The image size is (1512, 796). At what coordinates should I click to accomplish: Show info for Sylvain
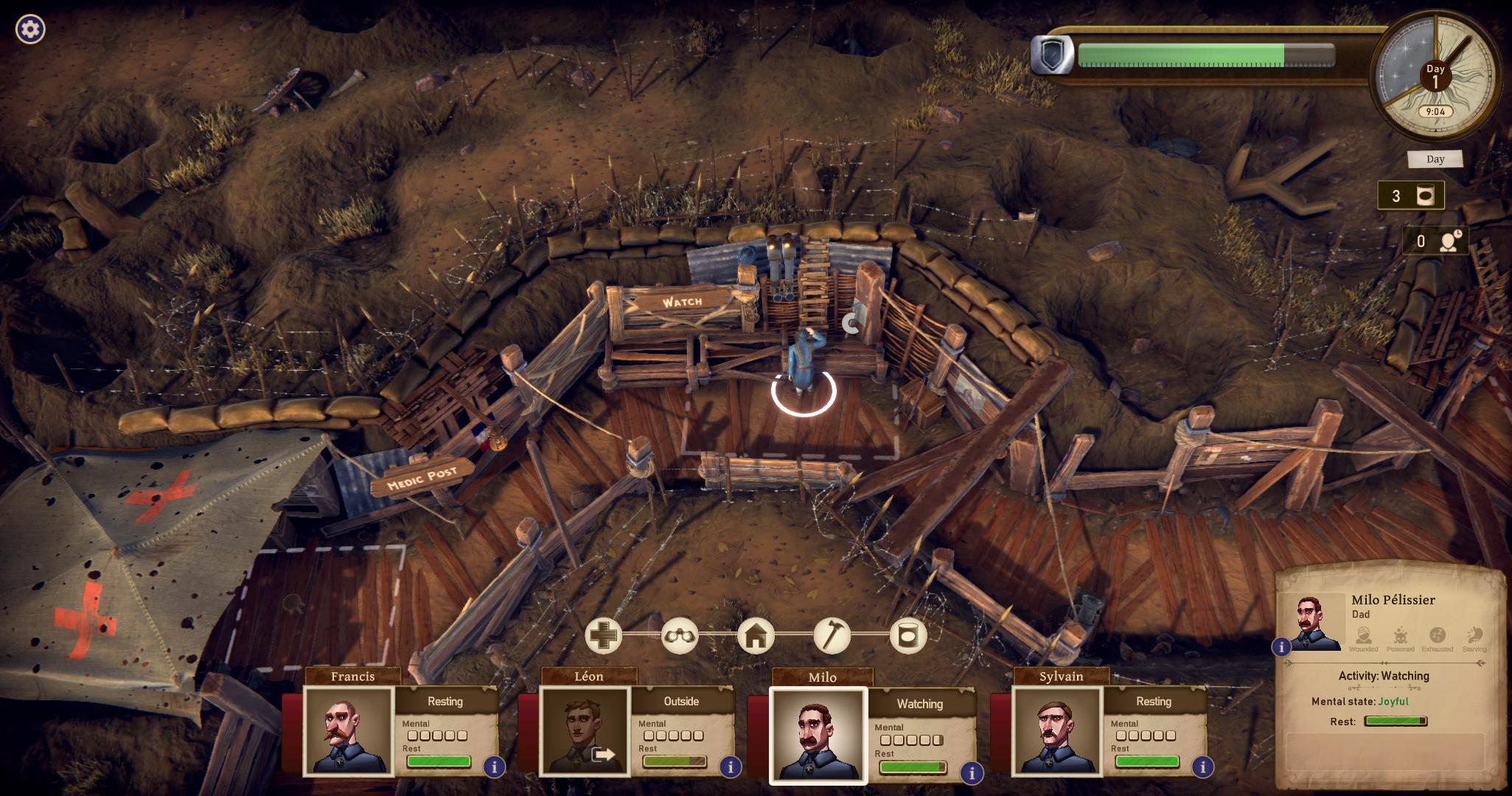1202,767
